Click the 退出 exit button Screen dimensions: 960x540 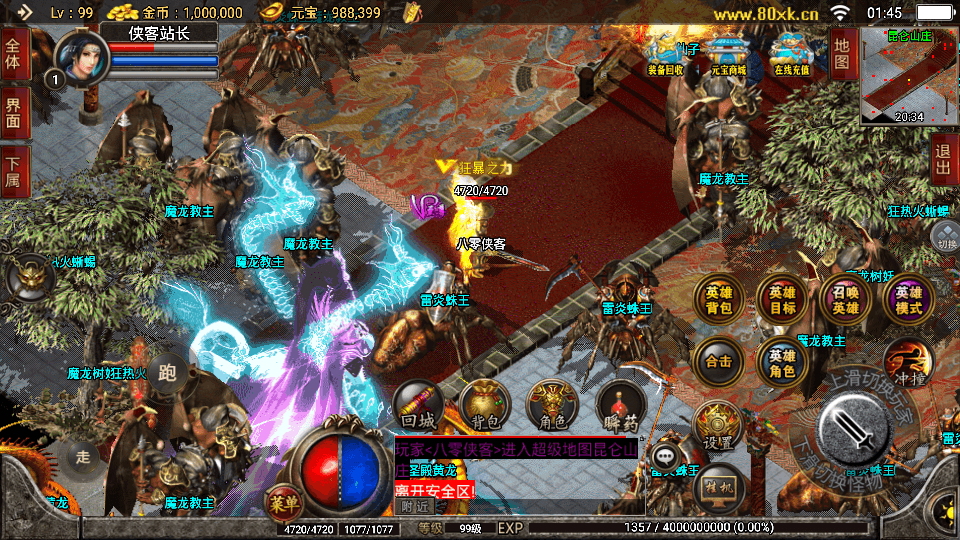(943, 160)
